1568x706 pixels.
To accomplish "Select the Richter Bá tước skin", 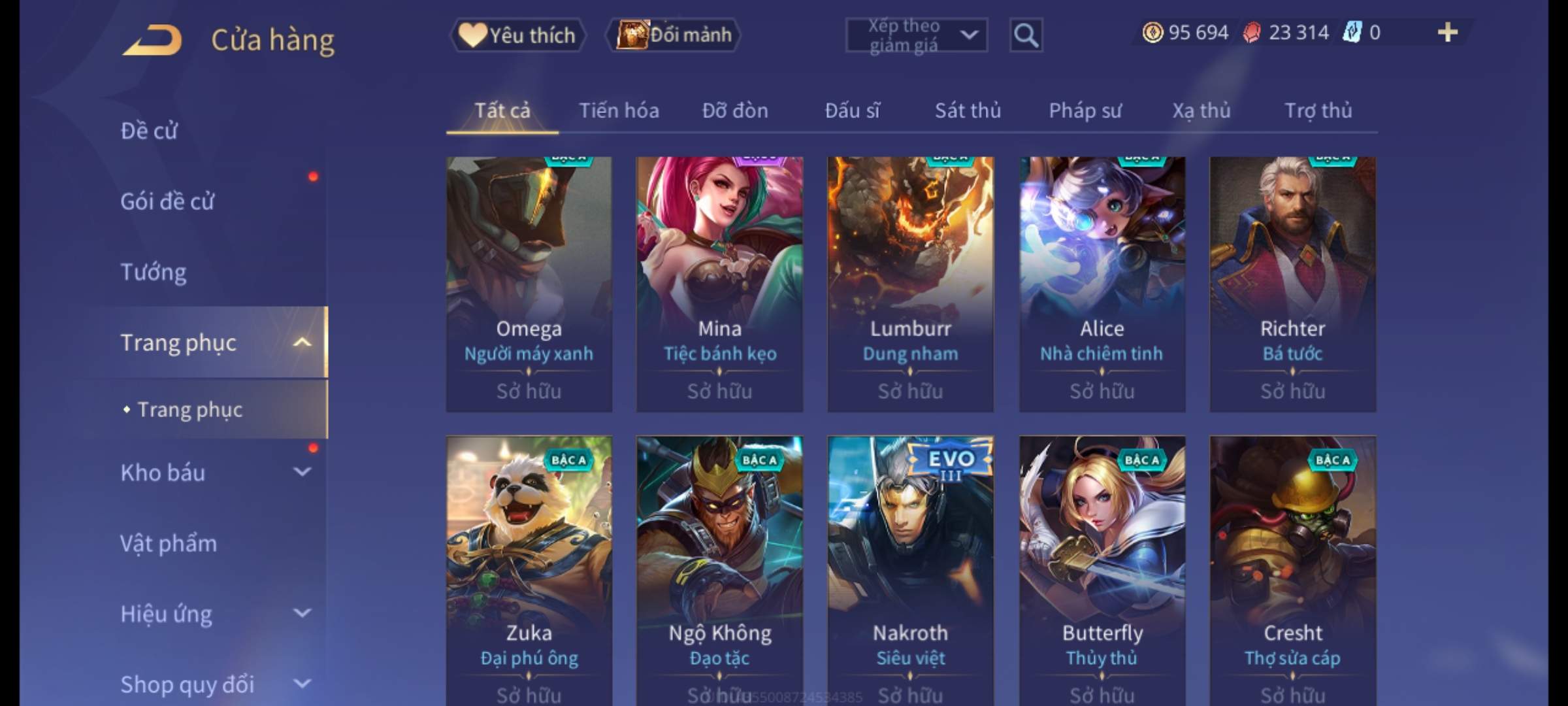I will tap(1292, 284).
